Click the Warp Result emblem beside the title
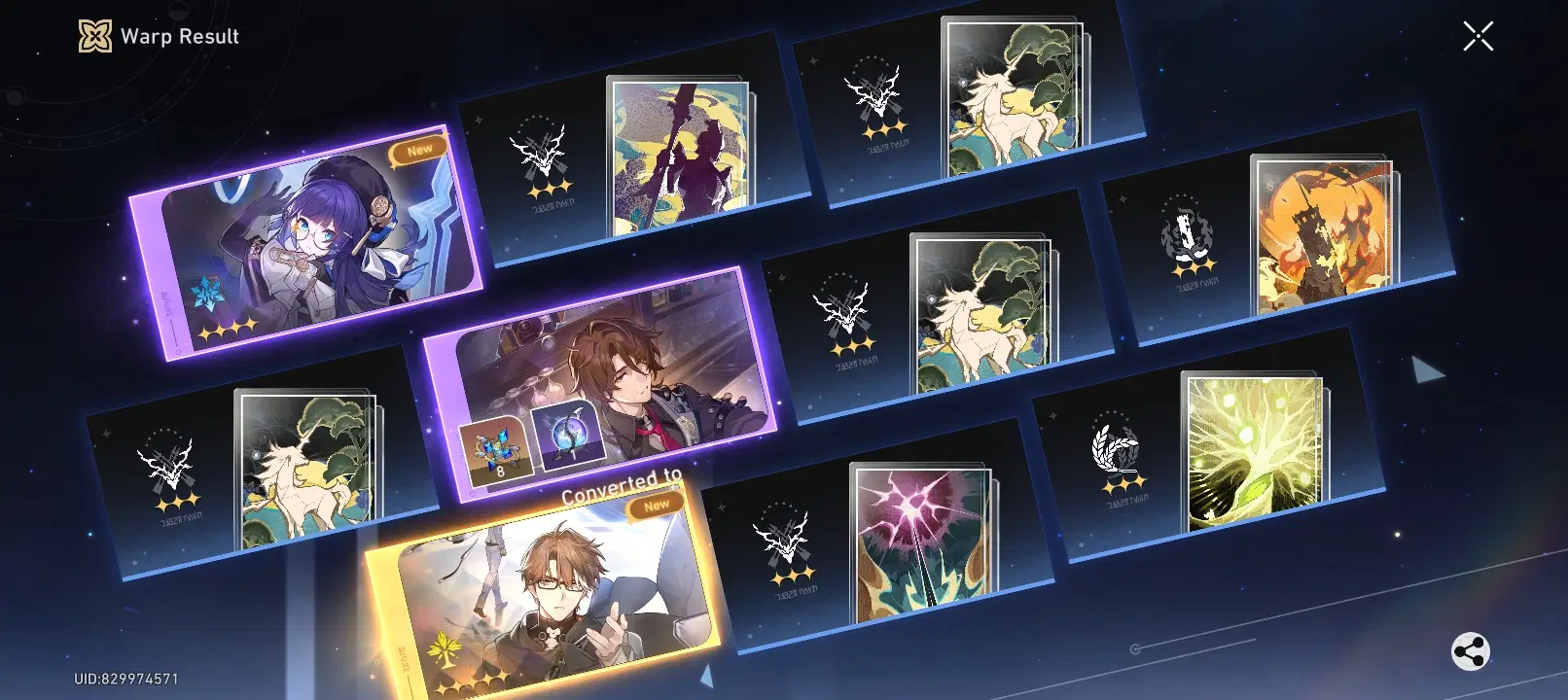Image resolution: width=1568 pixels, height=700 pixels. pos(93,36)
